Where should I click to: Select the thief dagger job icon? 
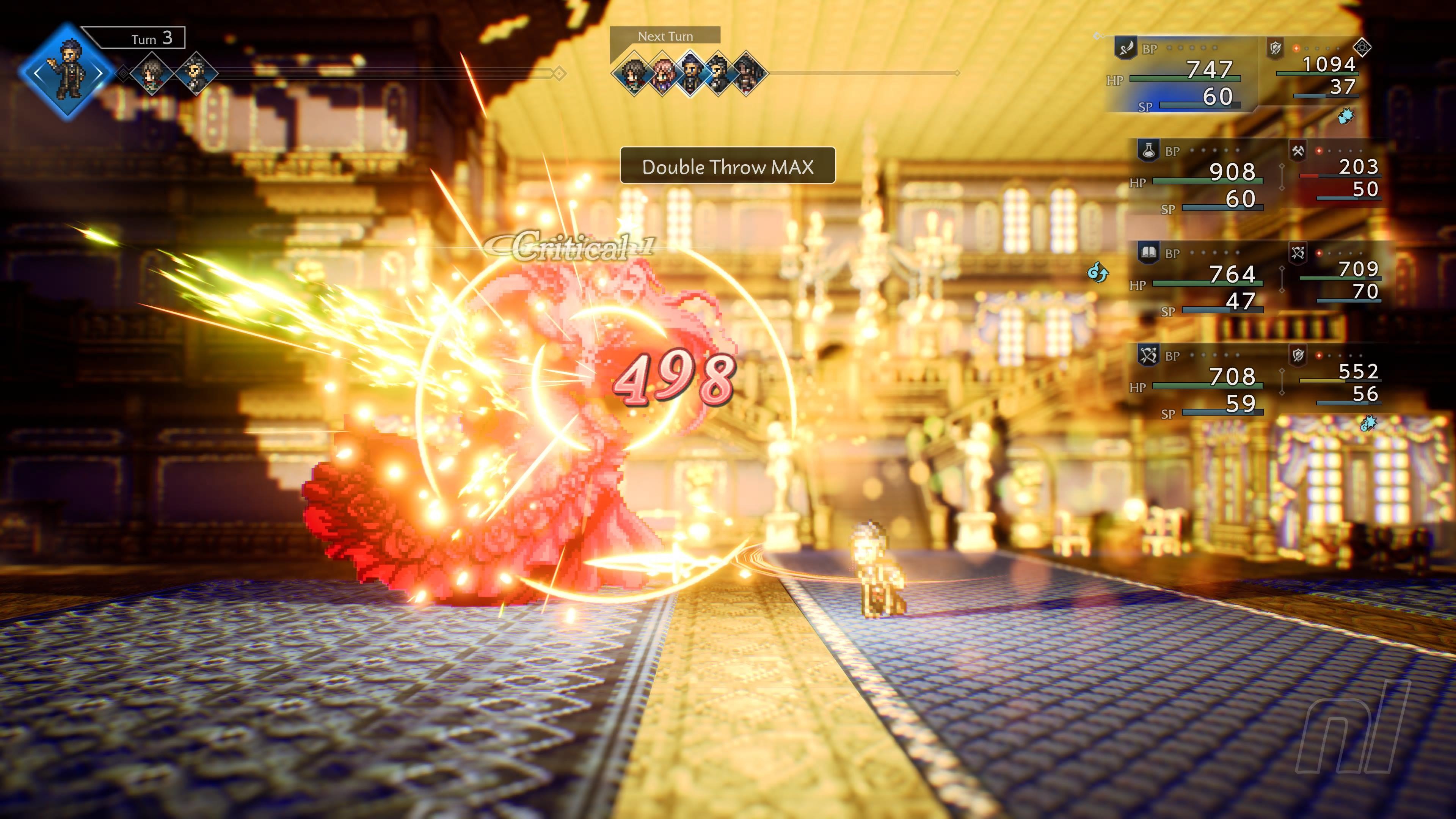coord(1125,47)
